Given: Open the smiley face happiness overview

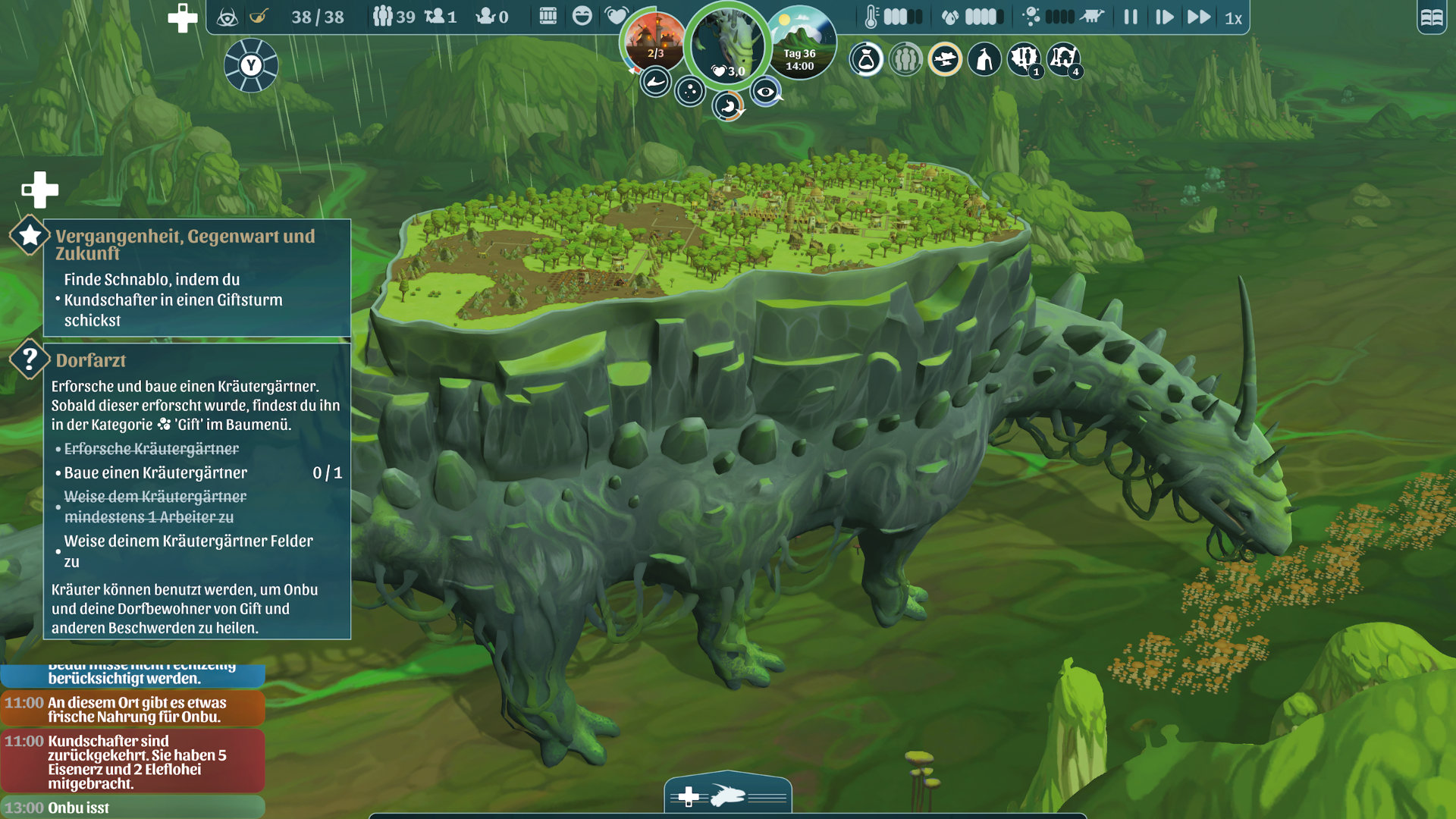Looking at the screenshot, I should [x=582, y=17].
